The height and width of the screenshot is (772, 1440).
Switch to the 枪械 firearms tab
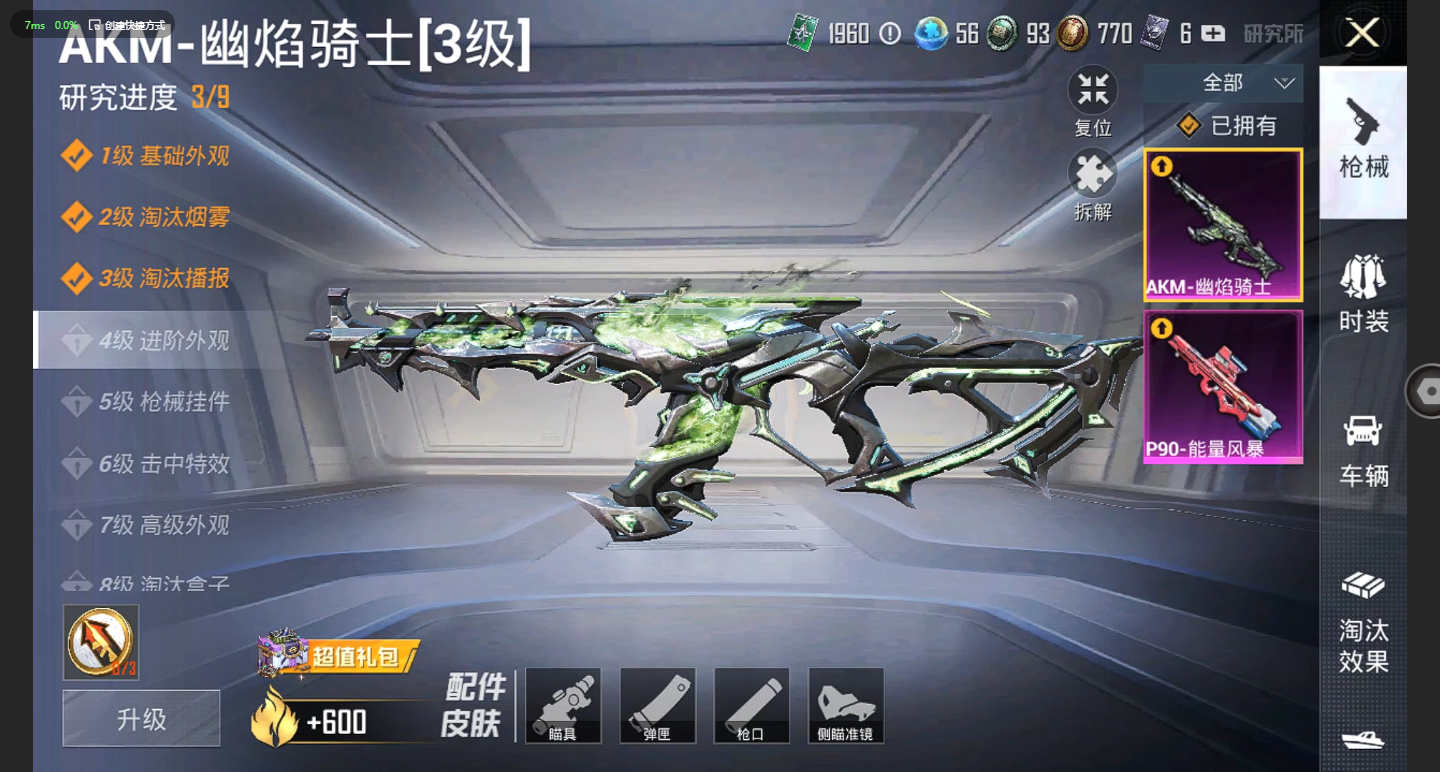click(1363, 141)
